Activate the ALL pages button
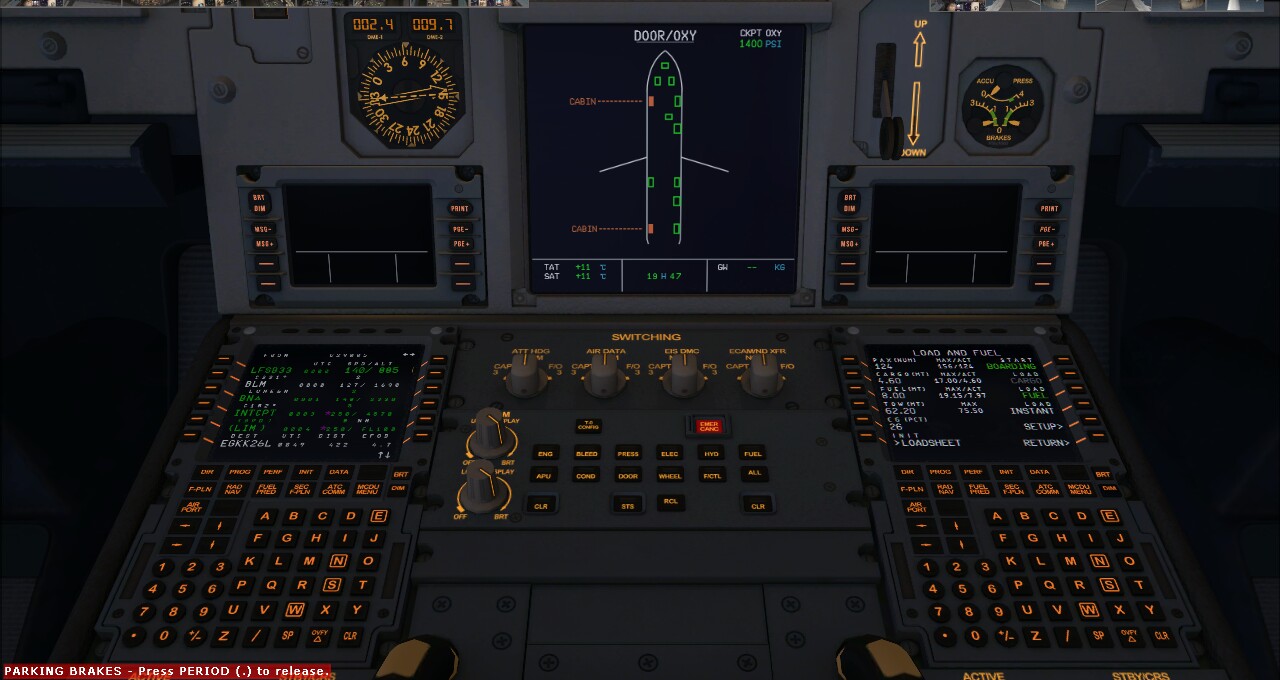 coord(754,473)
